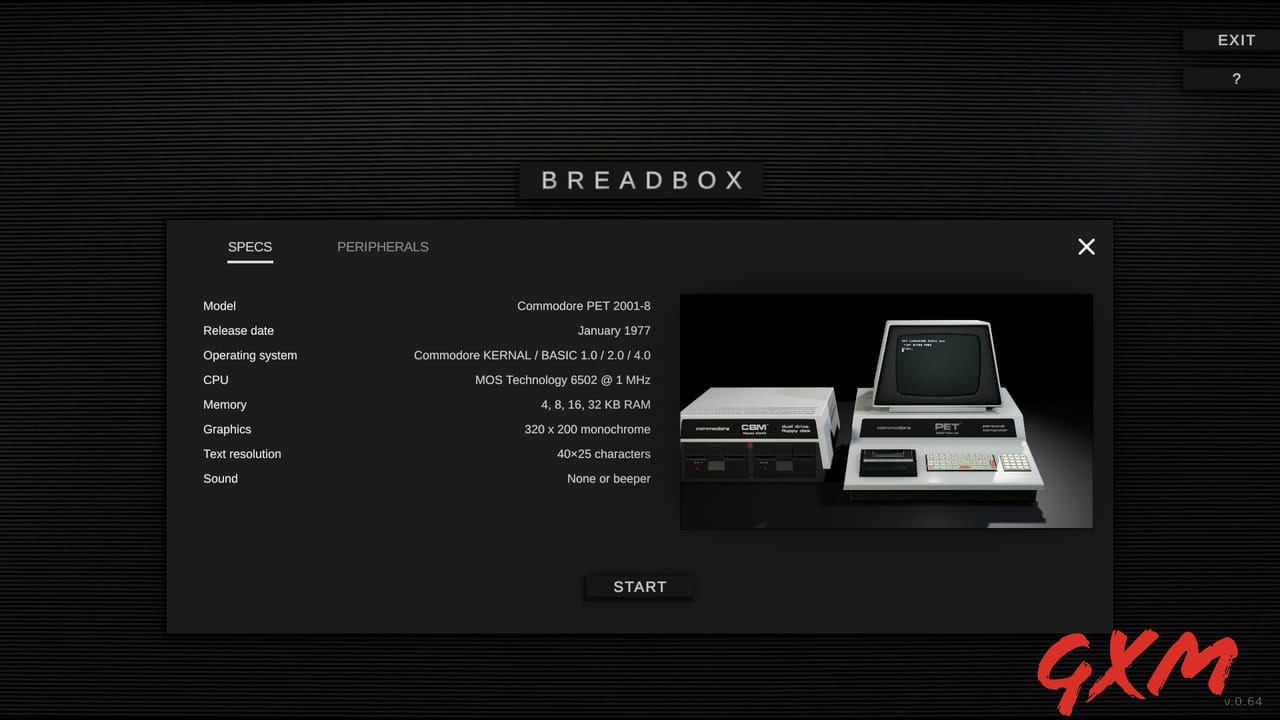Click the BREADBOX title header
The height and width of the screenshot is (720, 1280).
tap(640, 181)
